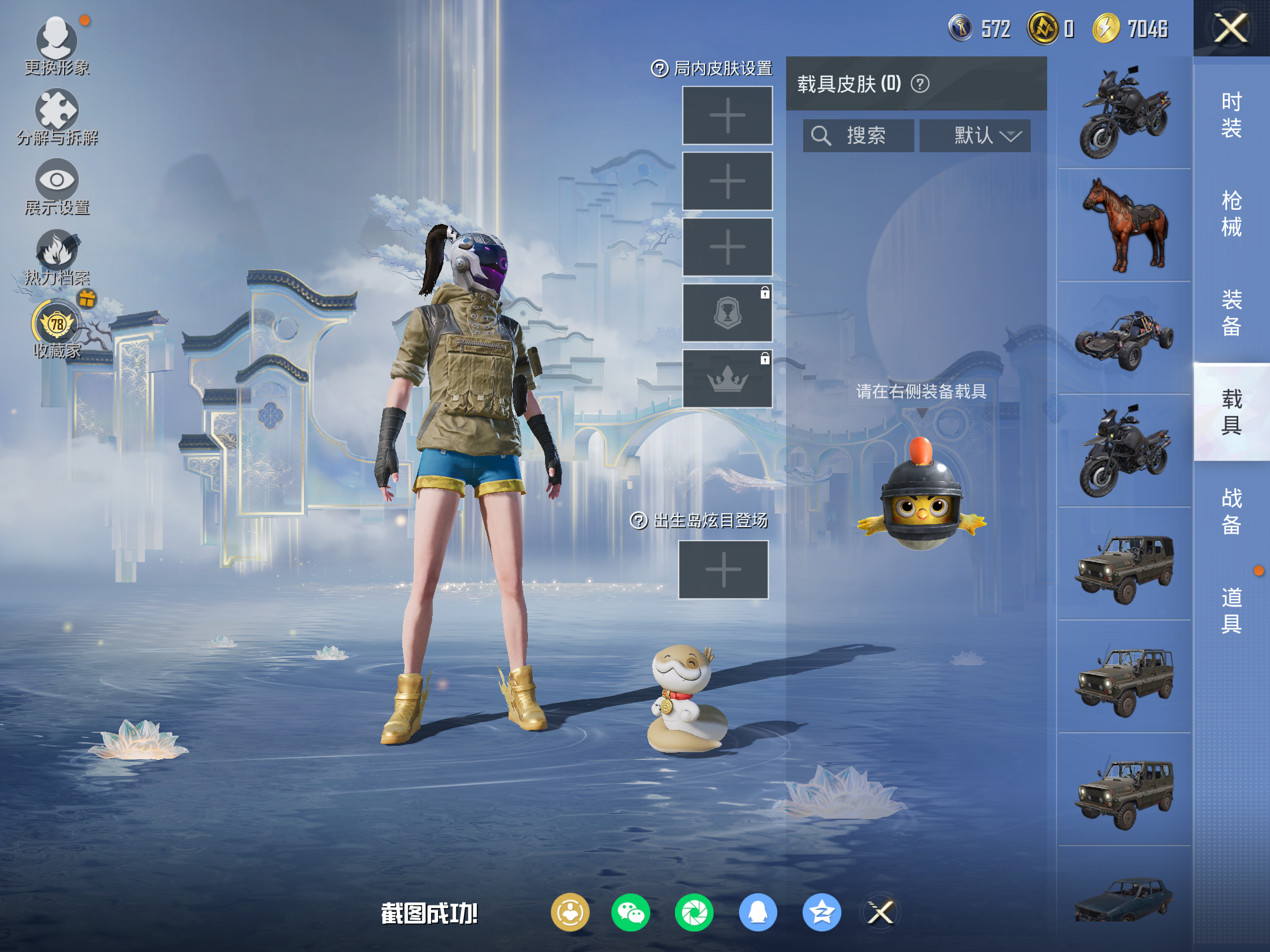Image resolution: width=1270 pixels, height=952 pixels.
Task: Open the 枪械 category tab
Action: pos(1231,214)
